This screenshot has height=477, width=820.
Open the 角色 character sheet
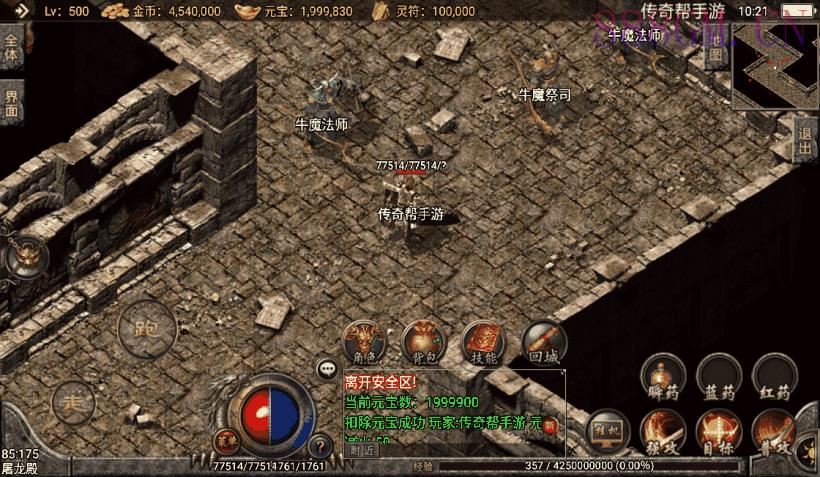point(365,342)
